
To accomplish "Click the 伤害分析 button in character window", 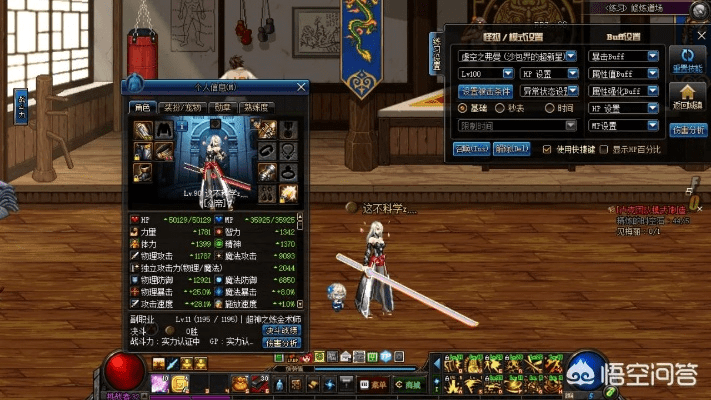I will click(281, 343).
